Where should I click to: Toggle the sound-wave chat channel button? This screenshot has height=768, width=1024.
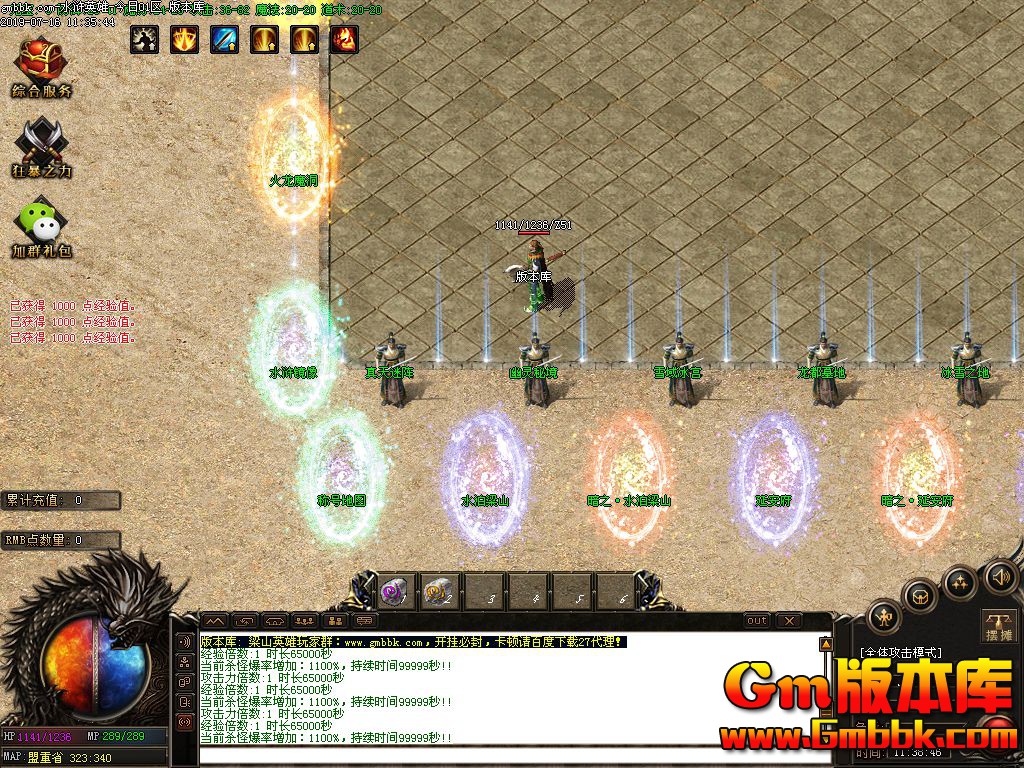click(184, 641)
